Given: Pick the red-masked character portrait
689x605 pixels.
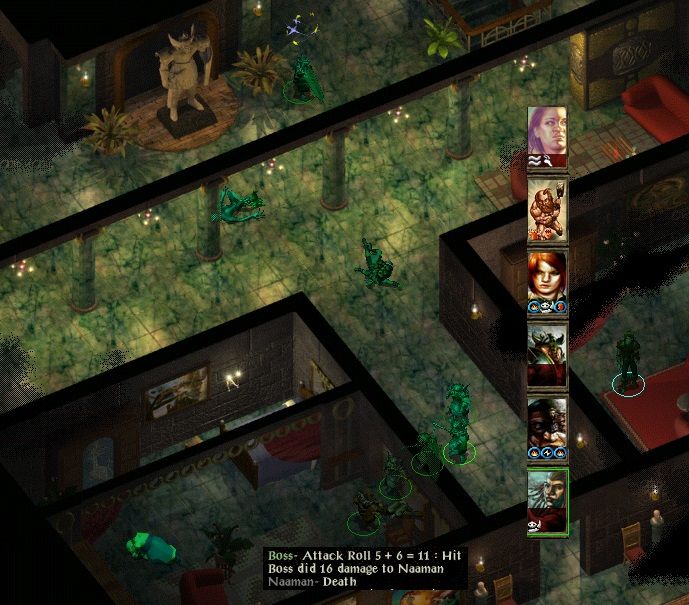Looking at the screenshot, I should (547, 424).
